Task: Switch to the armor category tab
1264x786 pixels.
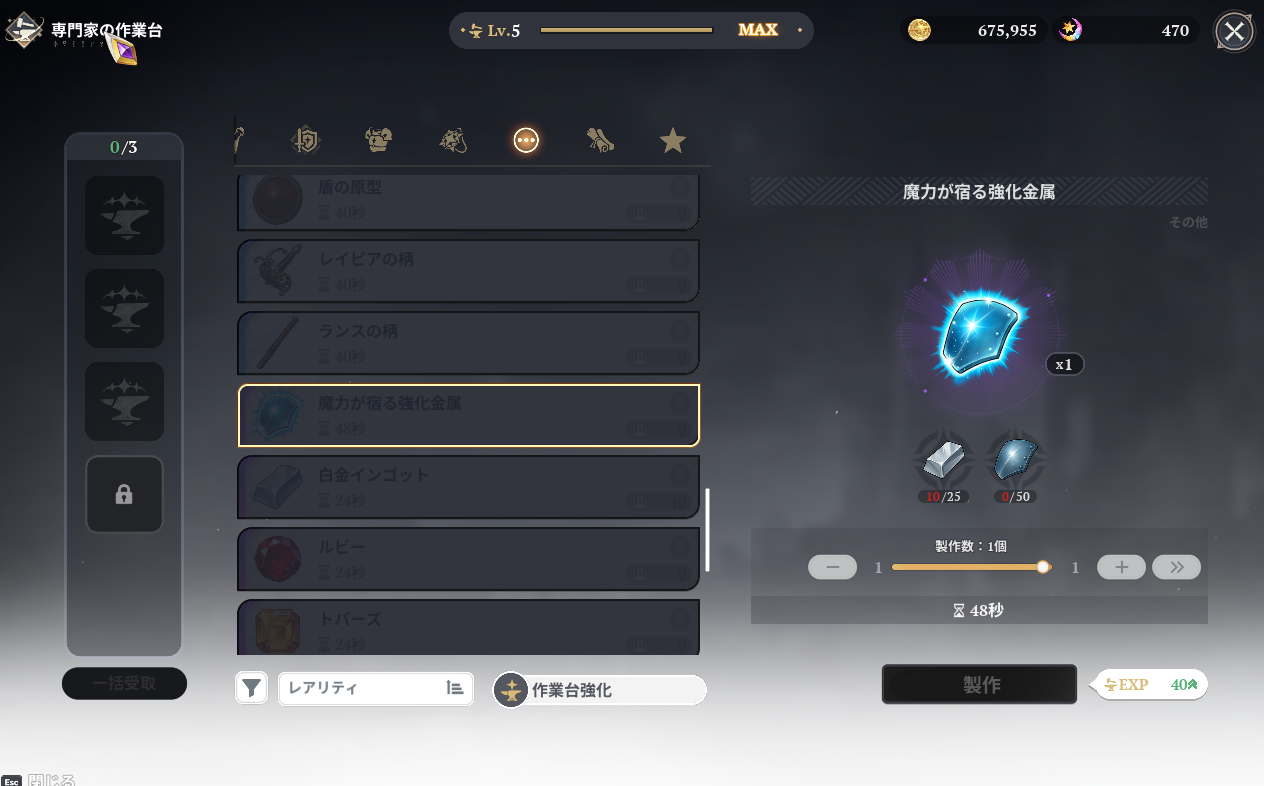Action: click(378, 141)
